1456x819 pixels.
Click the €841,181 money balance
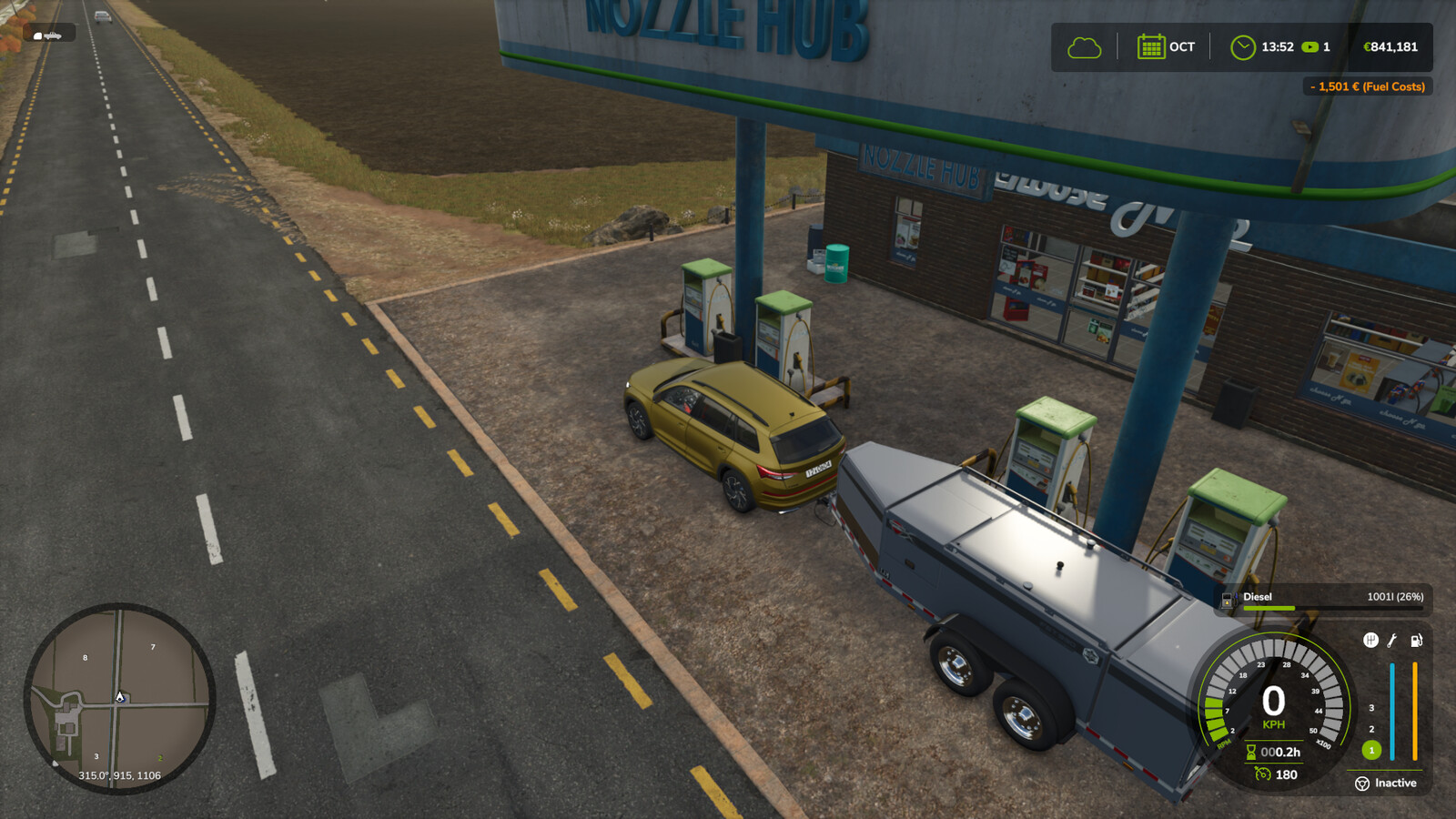1390,47
